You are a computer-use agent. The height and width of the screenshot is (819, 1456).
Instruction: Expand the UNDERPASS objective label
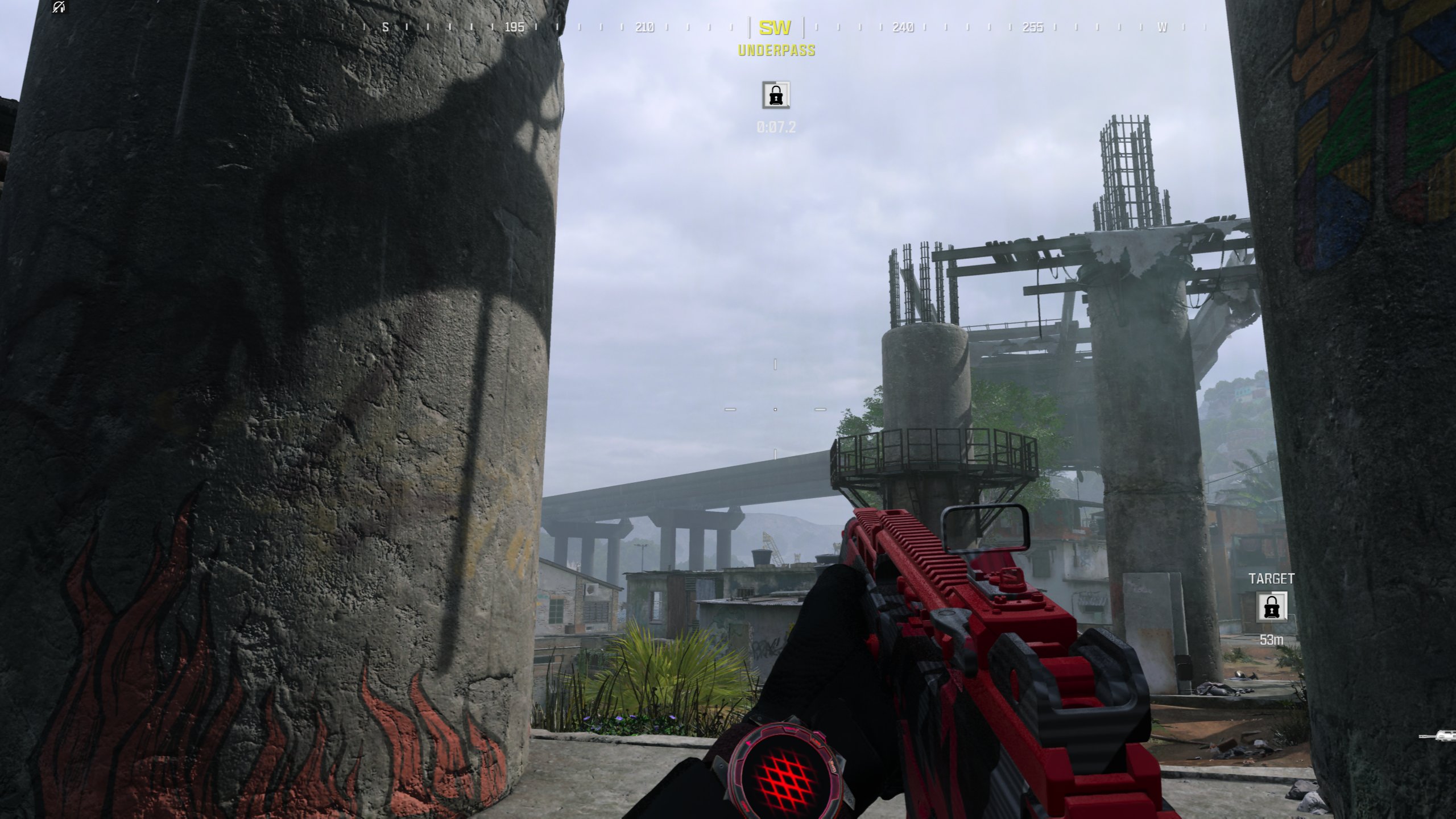776,51
